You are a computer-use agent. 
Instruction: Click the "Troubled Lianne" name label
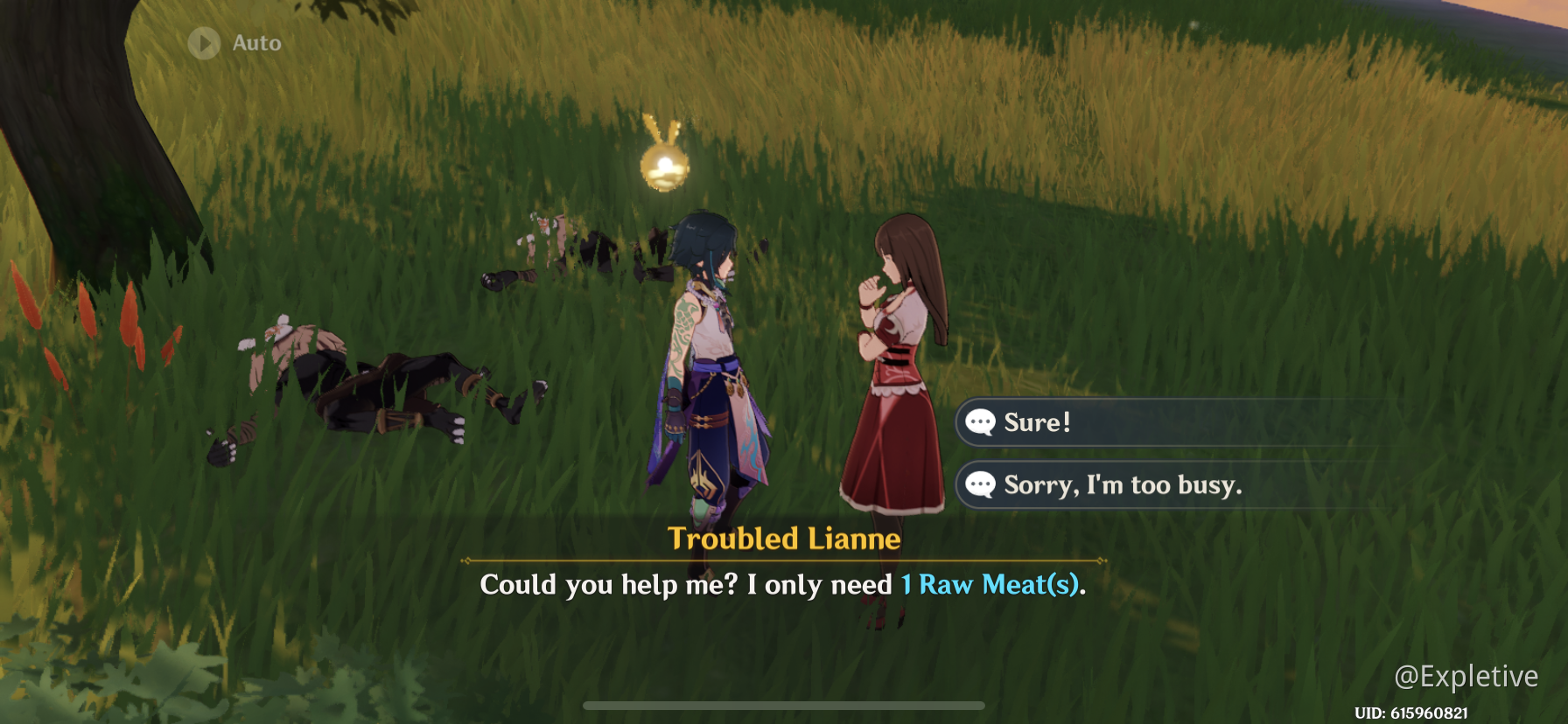pyautogui.click(x=786, y=538)
